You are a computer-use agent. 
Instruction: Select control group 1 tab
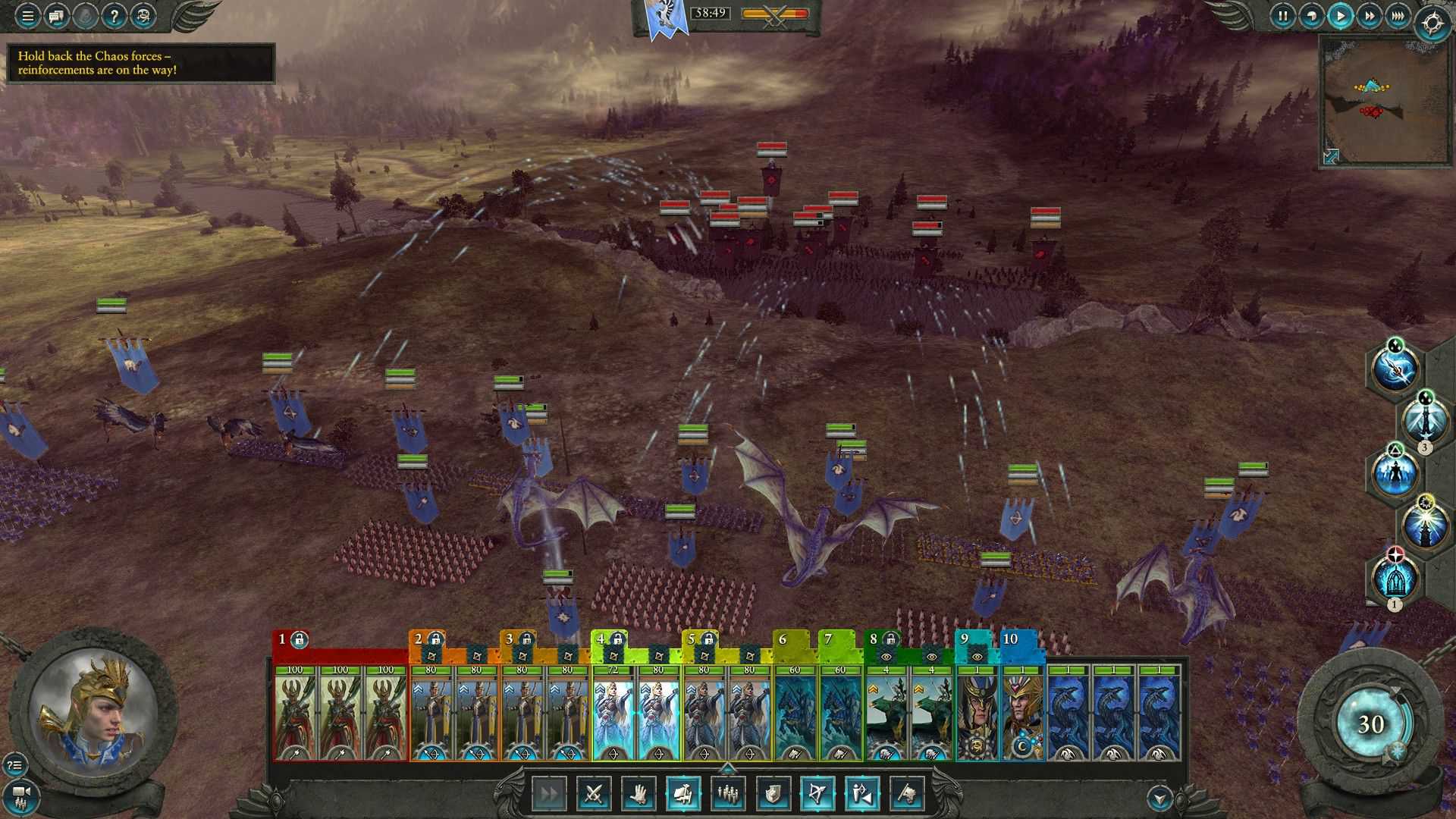[283, 639]
